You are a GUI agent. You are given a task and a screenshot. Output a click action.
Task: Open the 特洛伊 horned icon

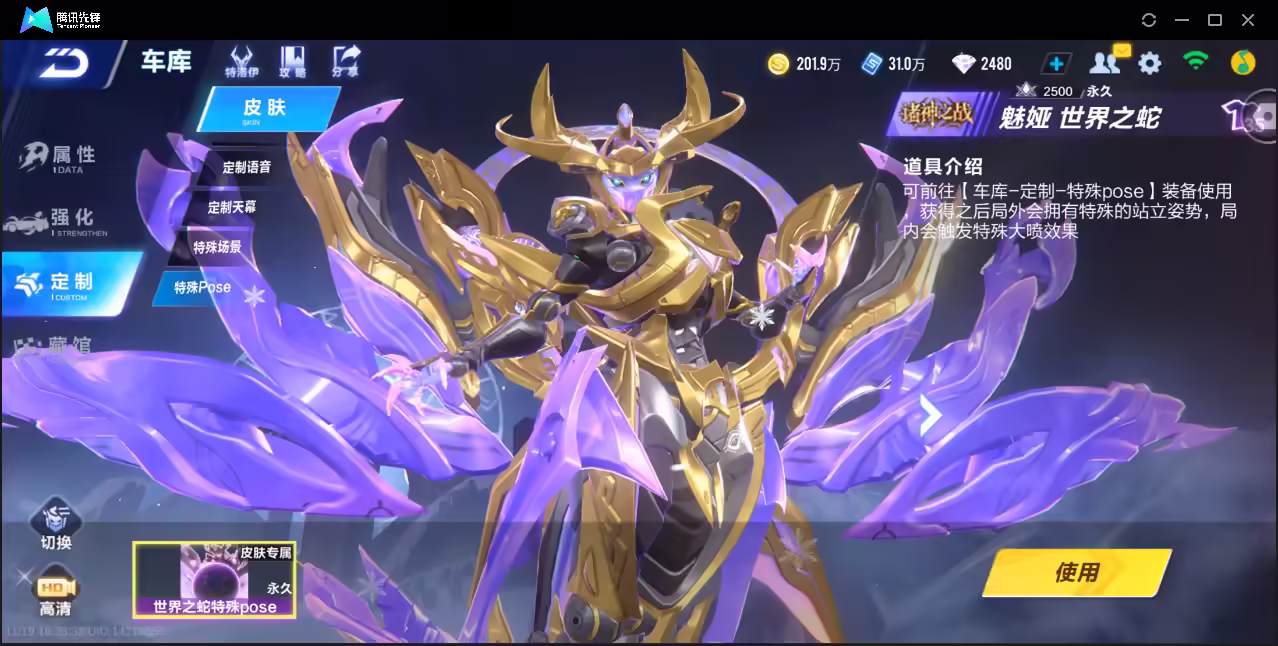pyautogui.click(x=240, y=61)
